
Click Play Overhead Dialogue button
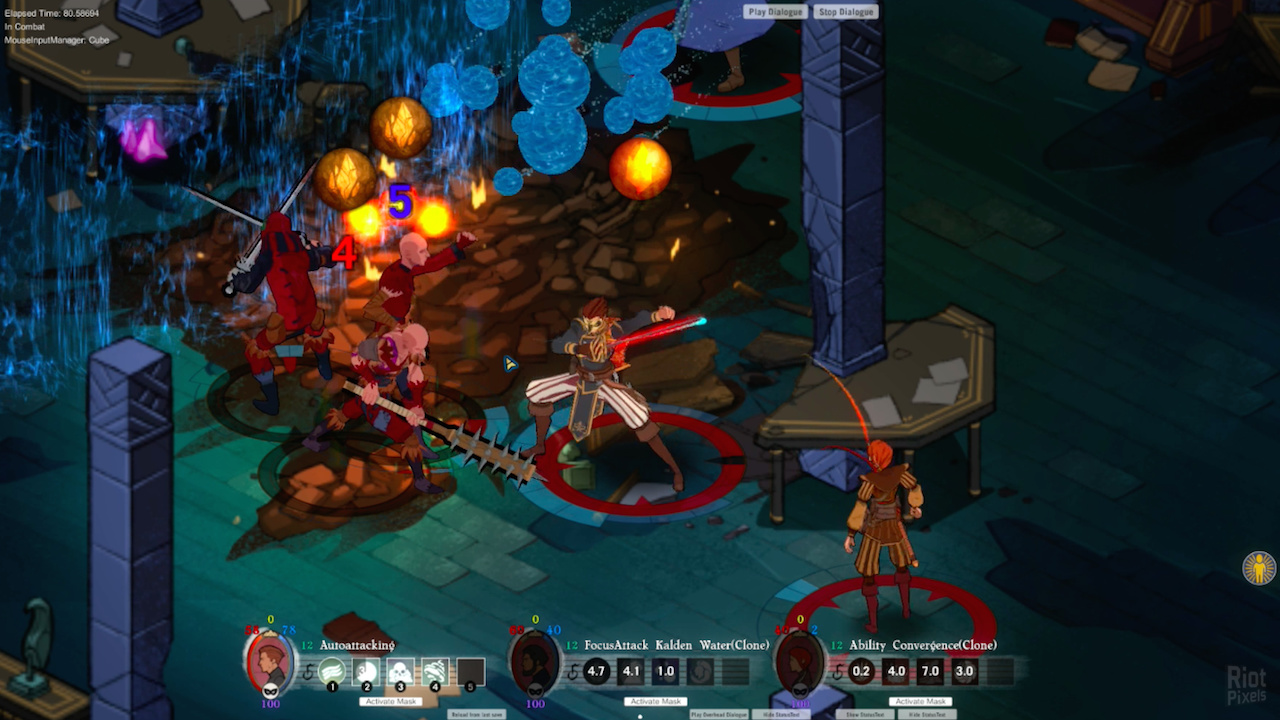pyautogui.click(x=719, y=714)
